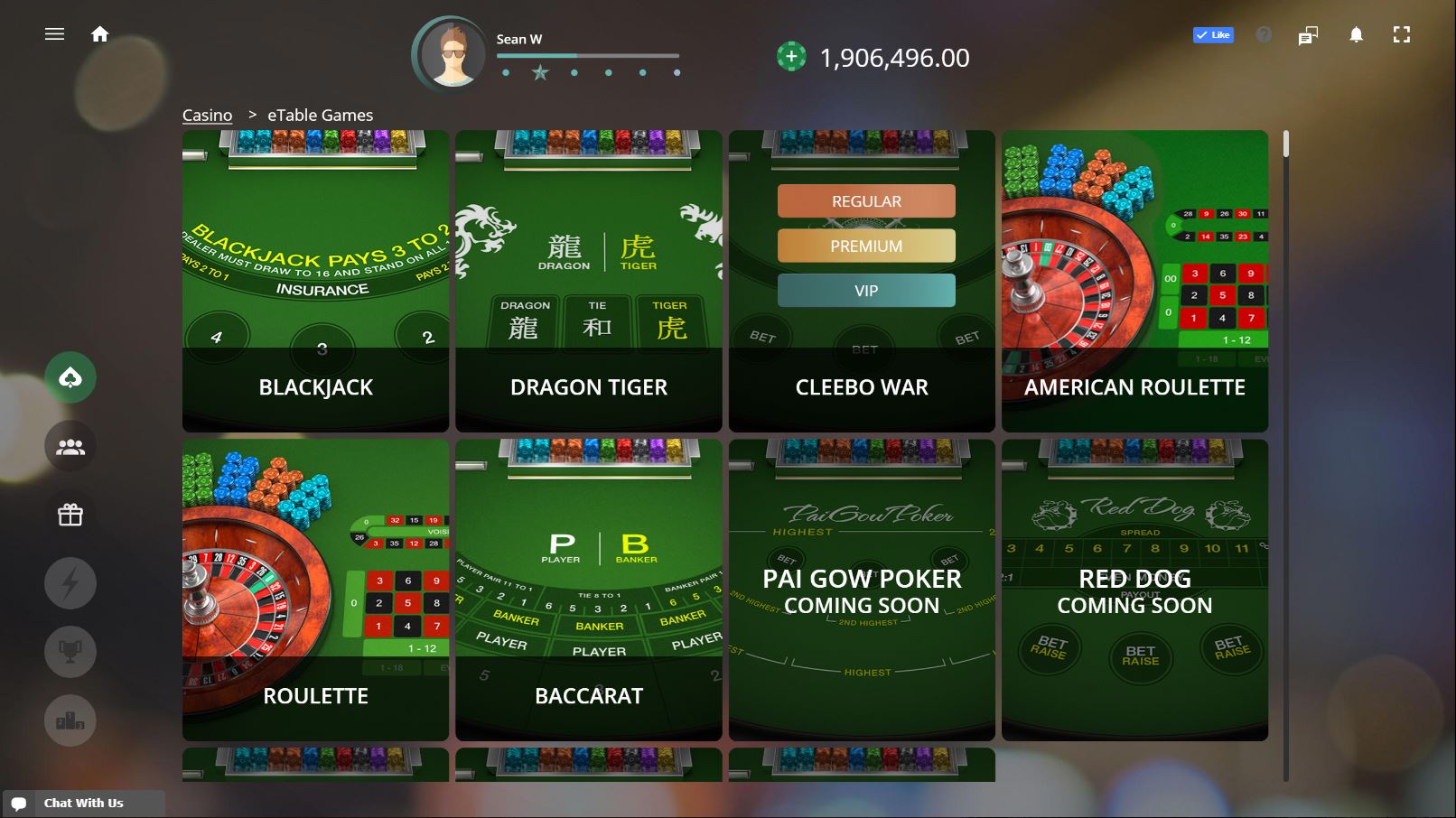Click the lightning bolt icon in the sidebar

[x=70, y=583]
